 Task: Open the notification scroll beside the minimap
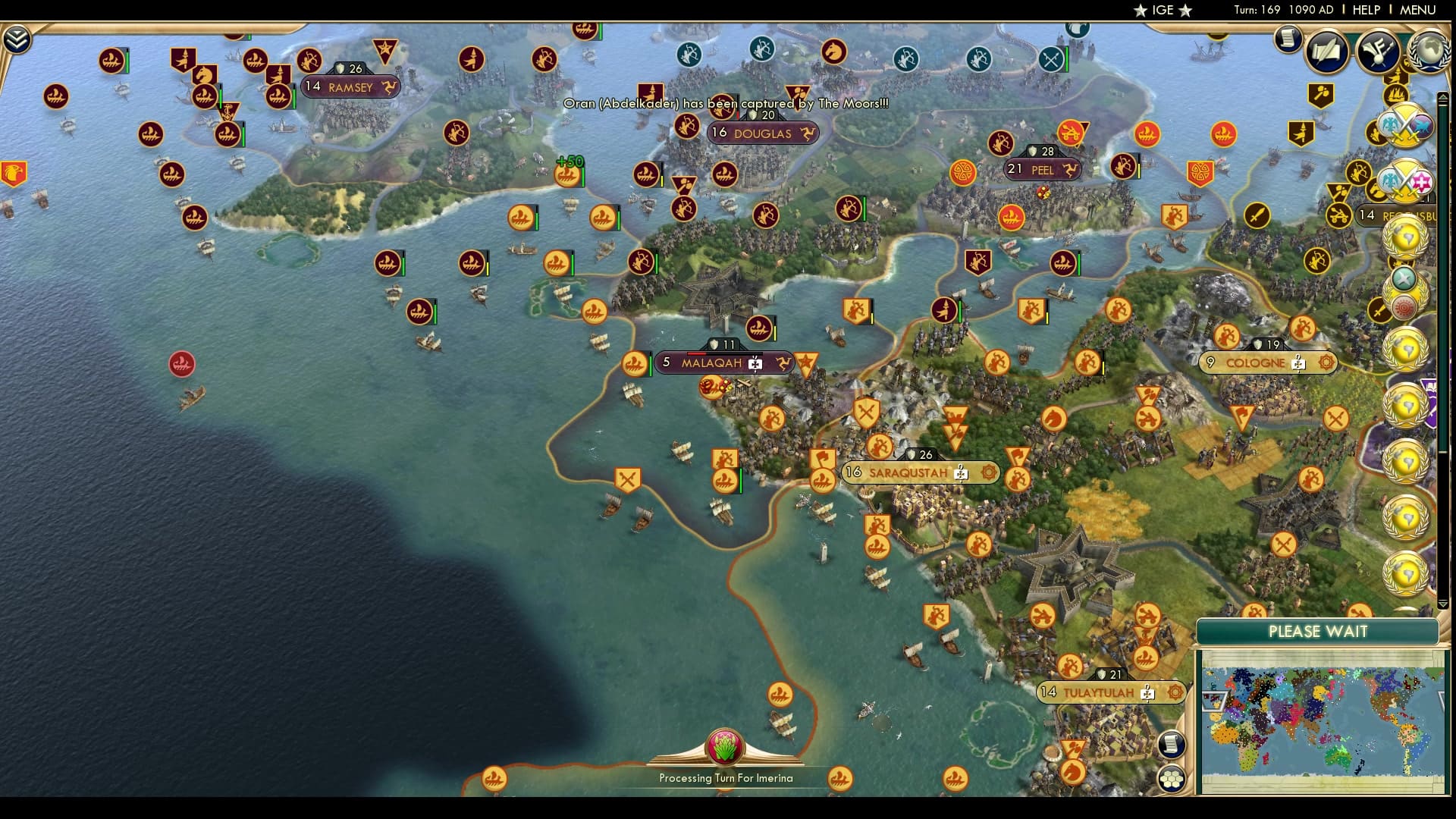coord(1172,745)
